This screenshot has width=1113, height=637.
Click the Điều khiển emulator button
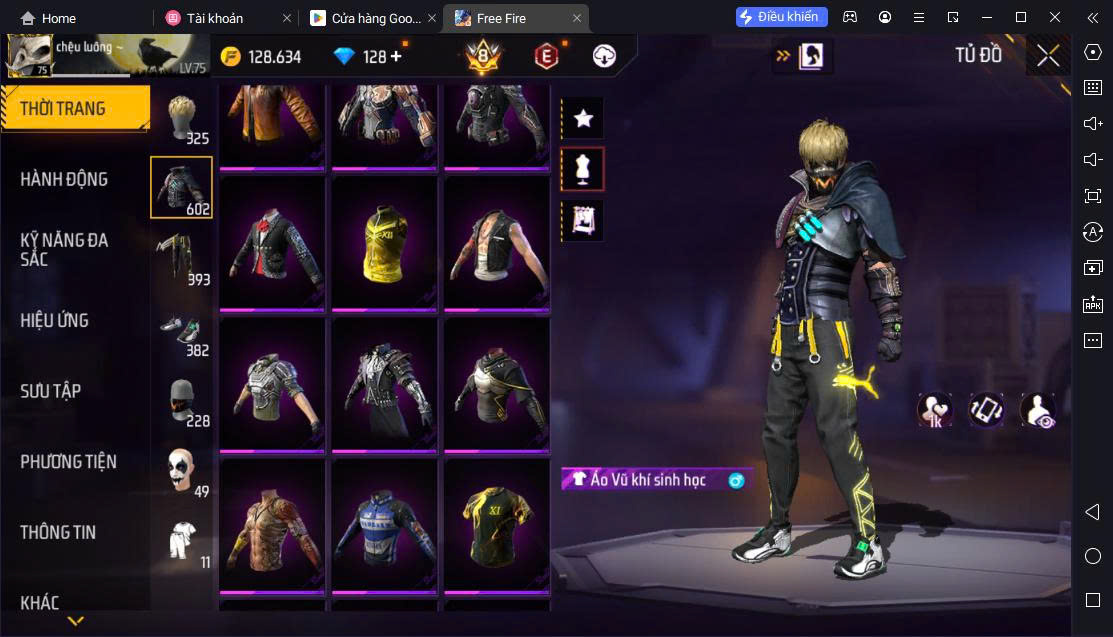tap(782, 17)
